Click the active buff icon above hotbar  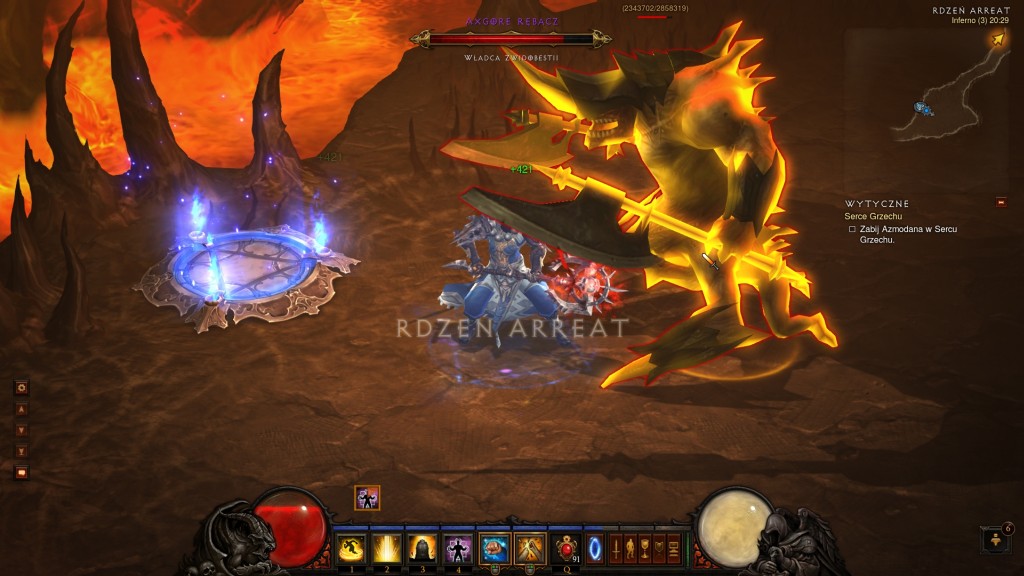(x=367, y=498)
